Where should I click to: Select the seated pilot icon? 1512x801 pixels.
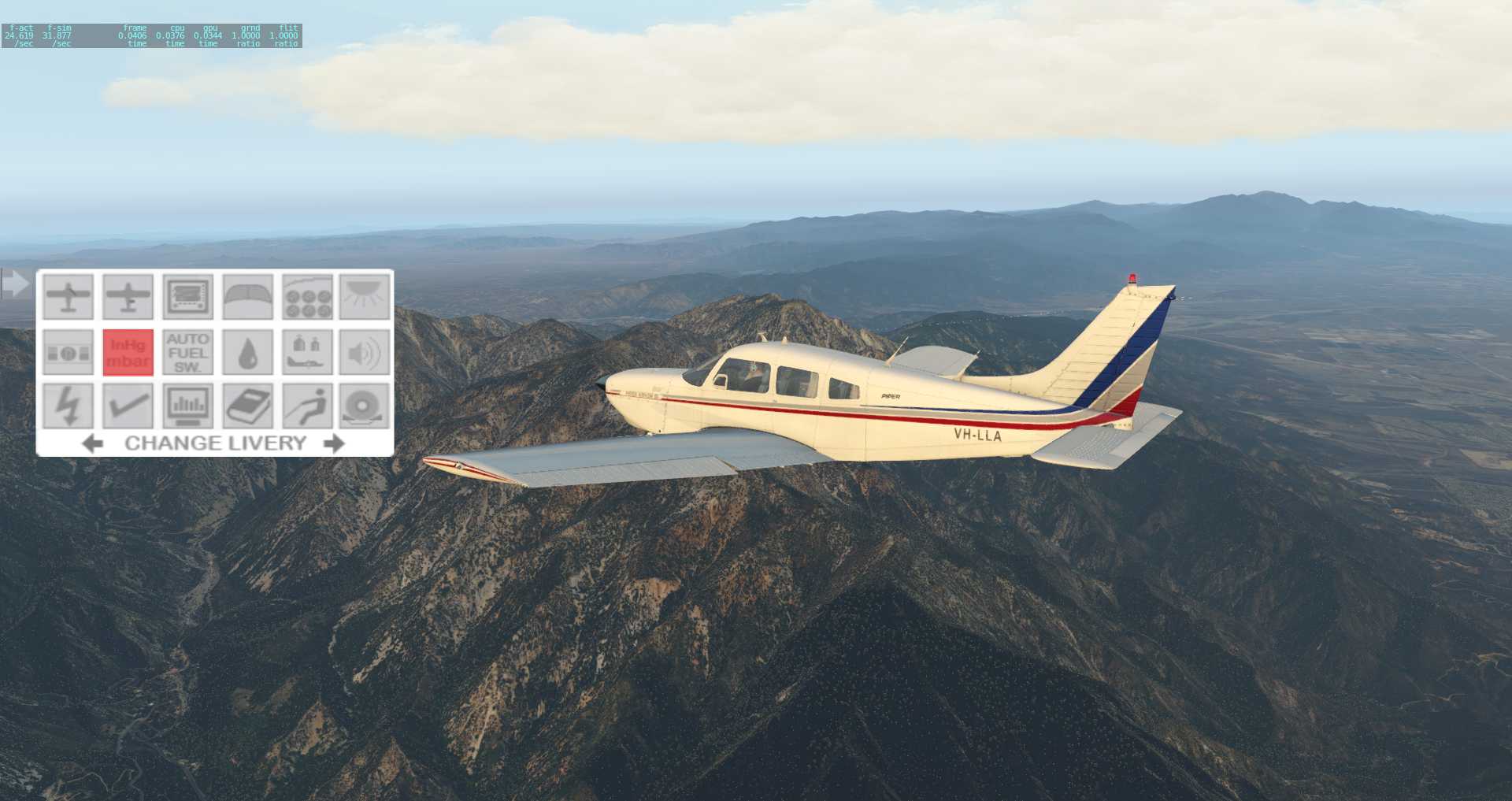coord(307,406)
